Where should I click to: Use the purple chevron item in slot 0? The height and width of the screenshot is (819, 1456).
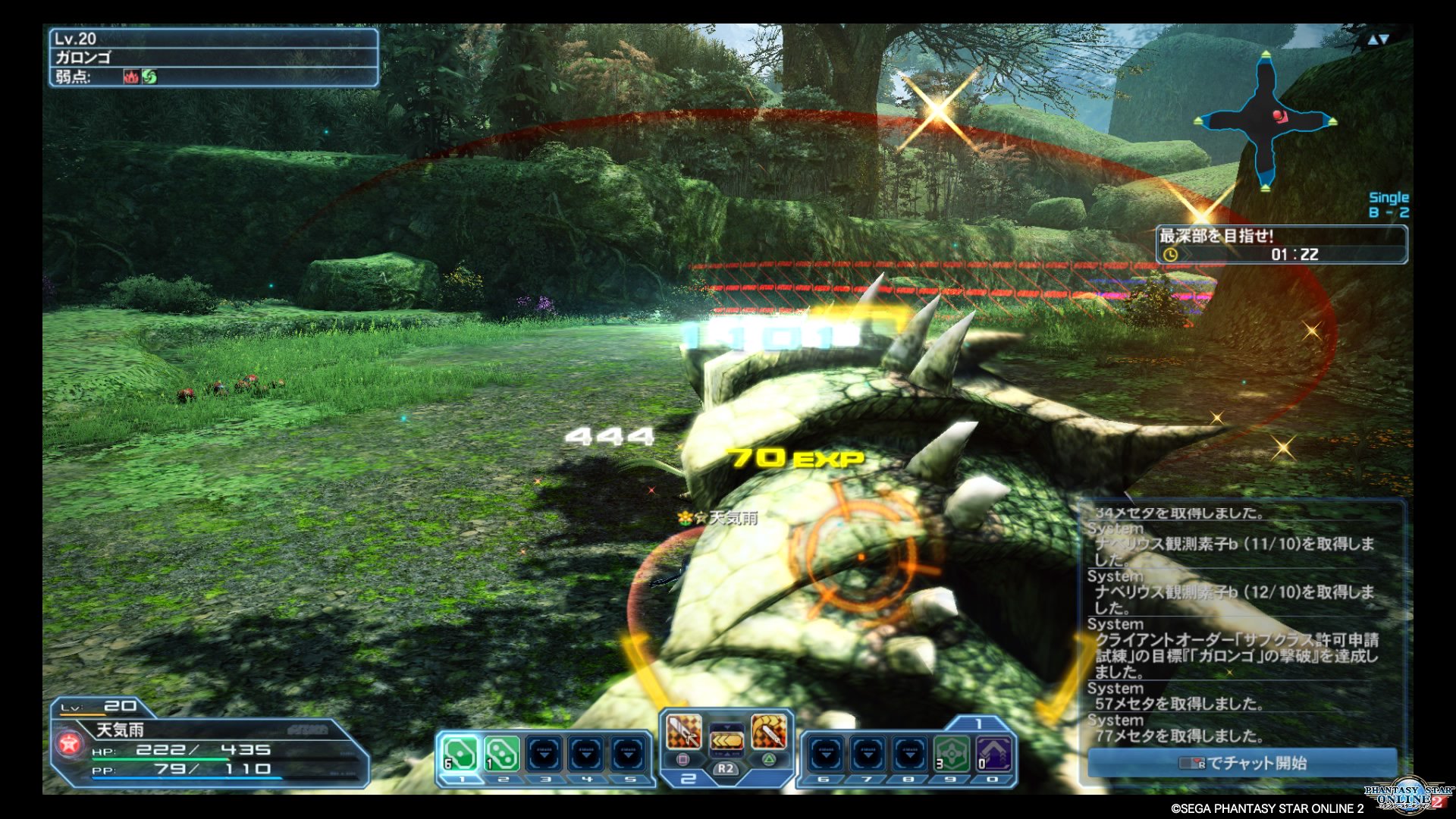(x=993, y=754)
